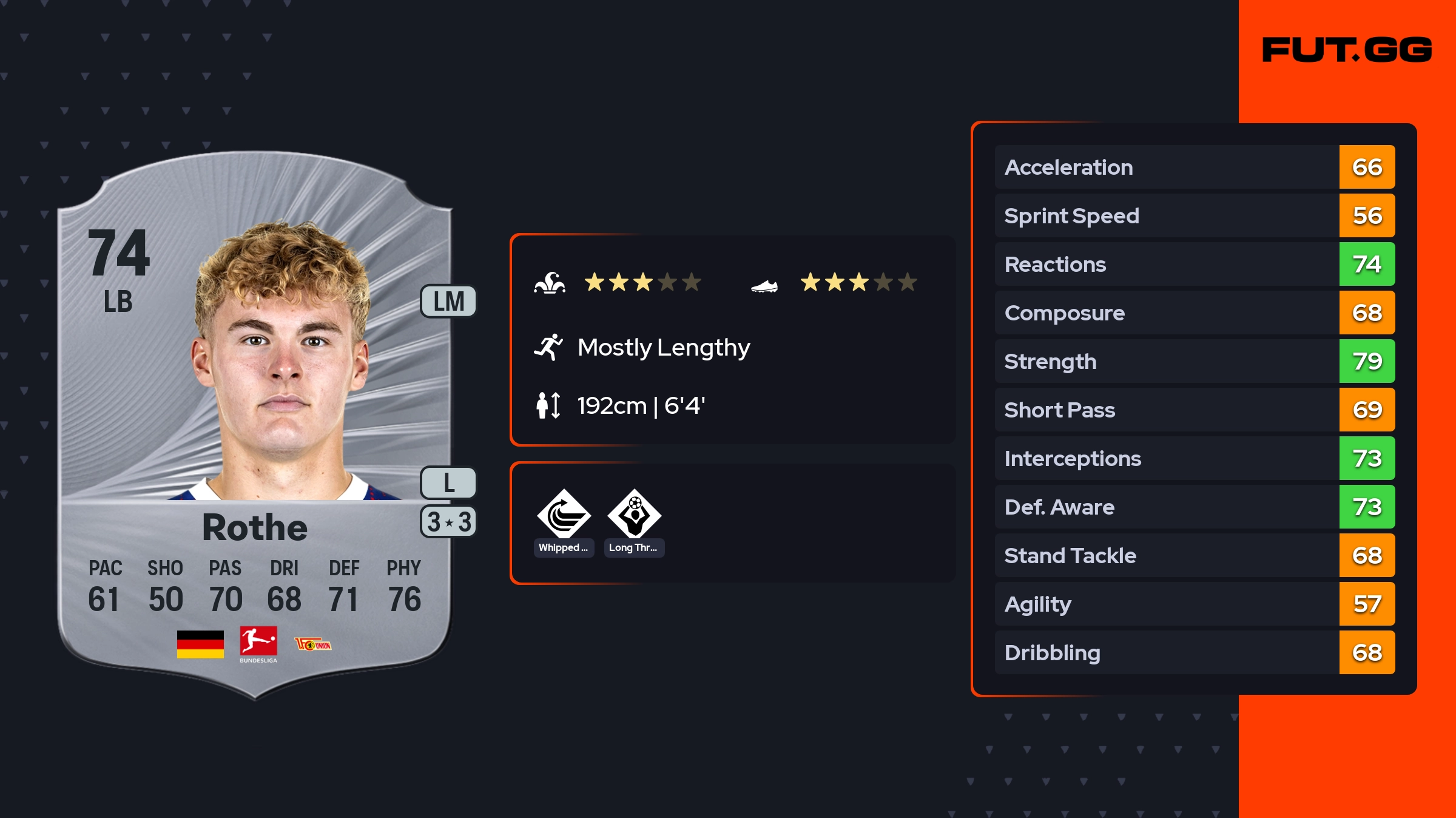This screenshot has width=1456, height=818.
Task: Click the Germany flag on the card
Action: tap(200, 644)
